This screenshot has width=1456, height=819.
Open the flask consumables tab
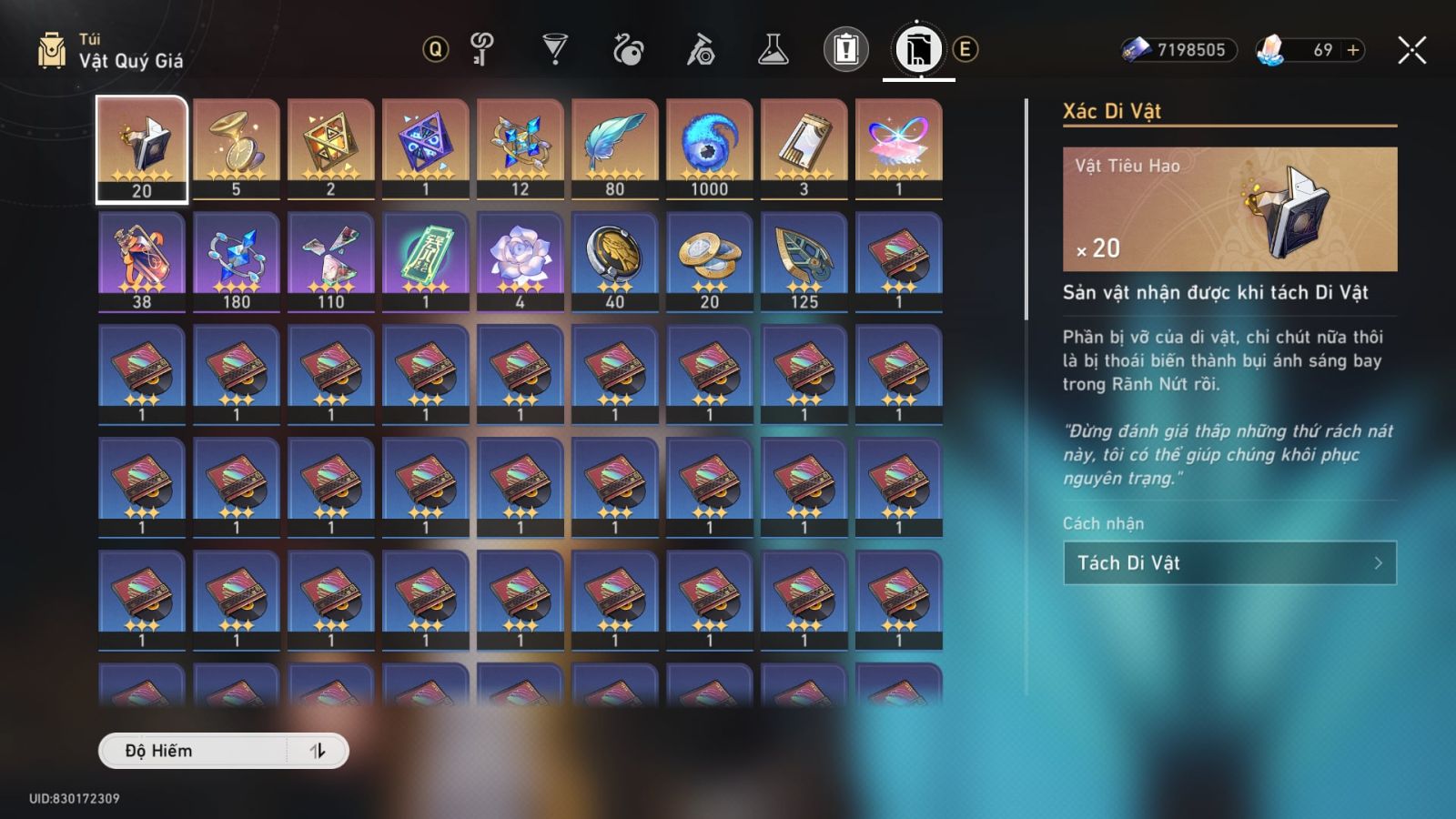773,49
